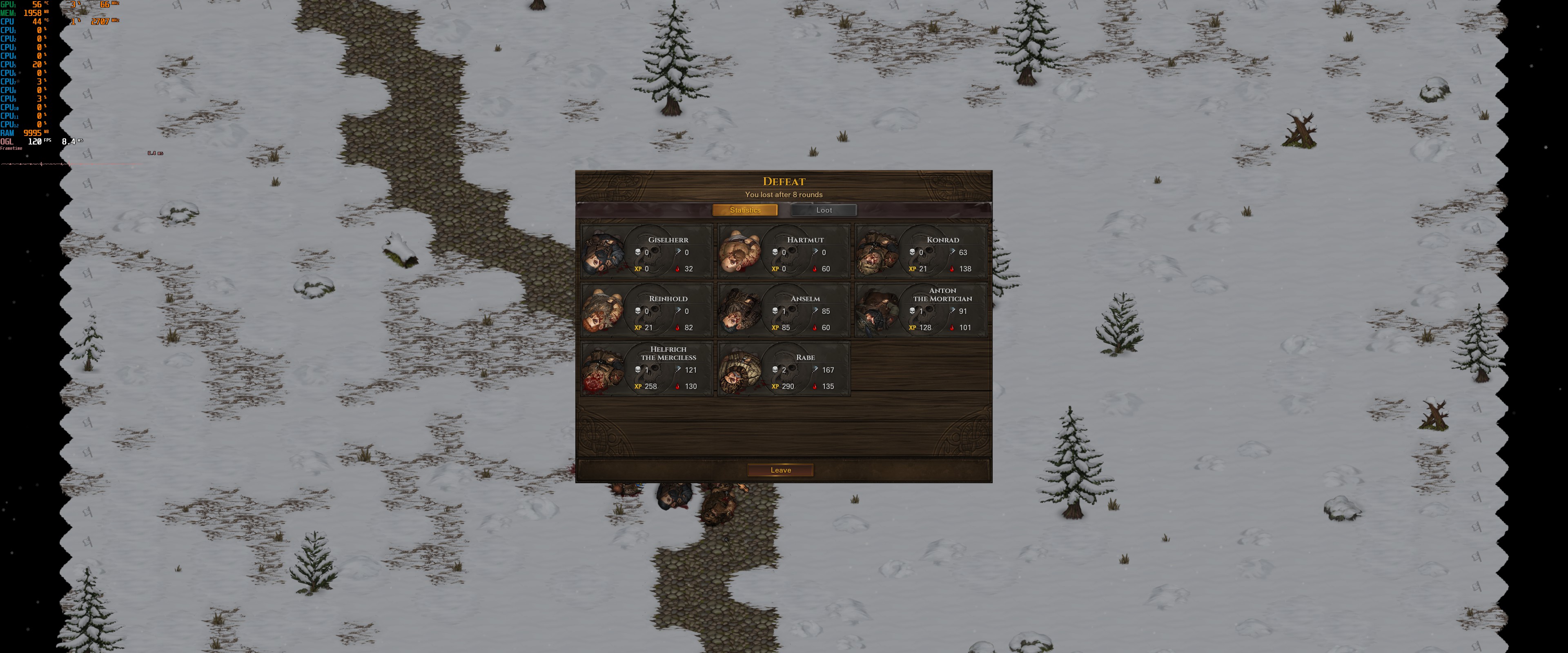Choose Helfrich the Merciless card
Screen dimensions: 1568x653
(x=646, y=369)
